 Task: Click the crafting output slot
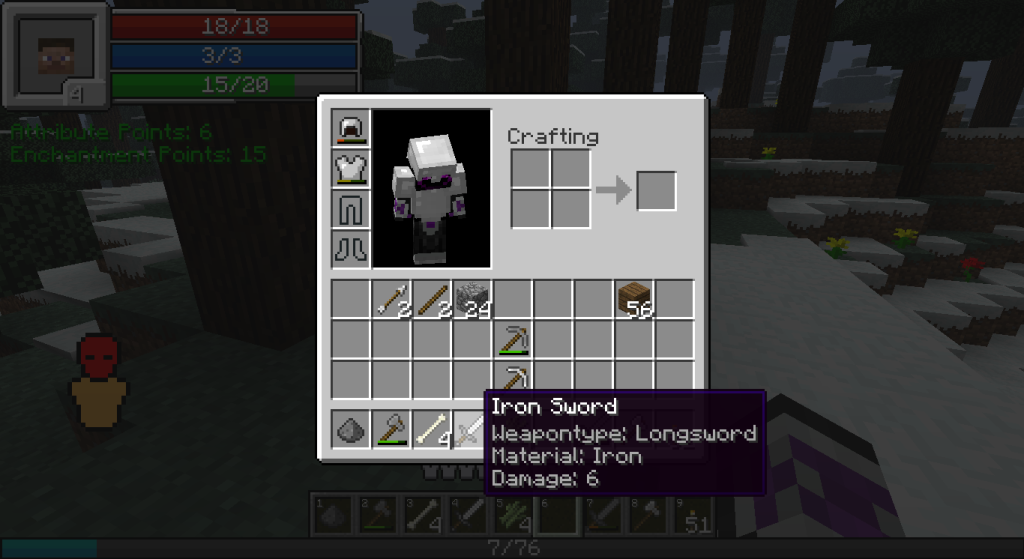tap(656, 191)
